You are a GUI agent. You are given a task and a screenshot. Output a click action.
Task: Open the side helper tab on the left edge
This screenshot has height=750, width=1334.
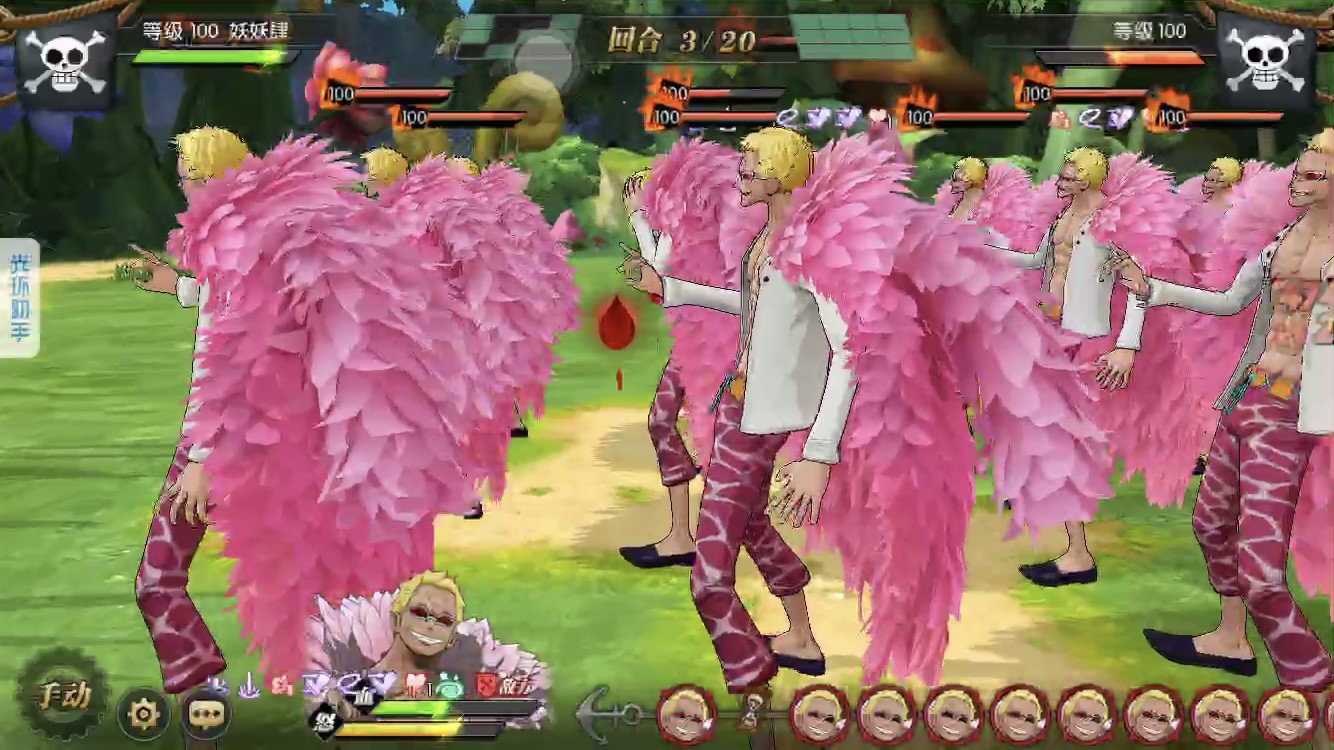(19, 298)
